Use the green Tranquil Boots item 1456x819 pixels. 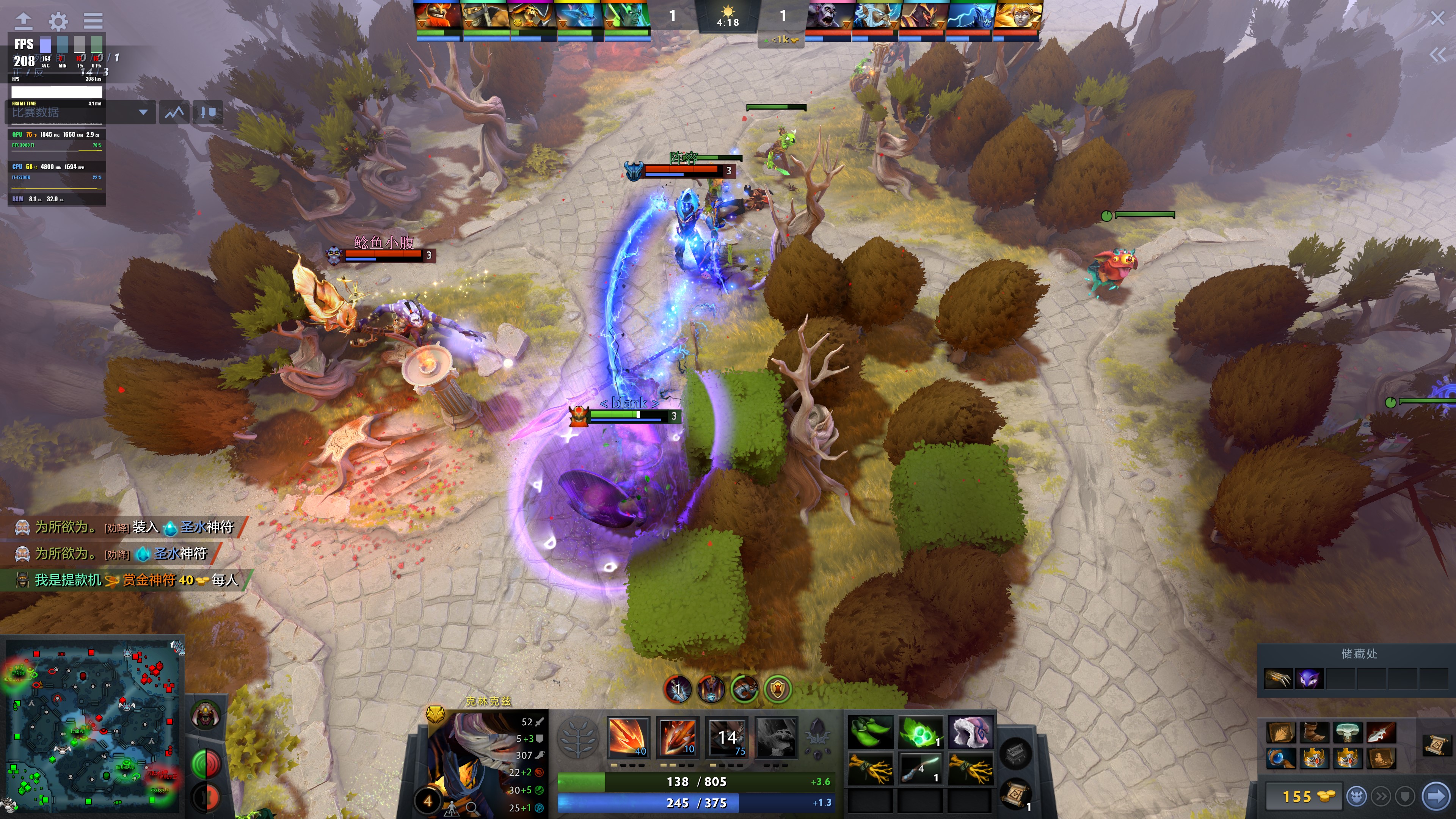click(x=871, y=732)
